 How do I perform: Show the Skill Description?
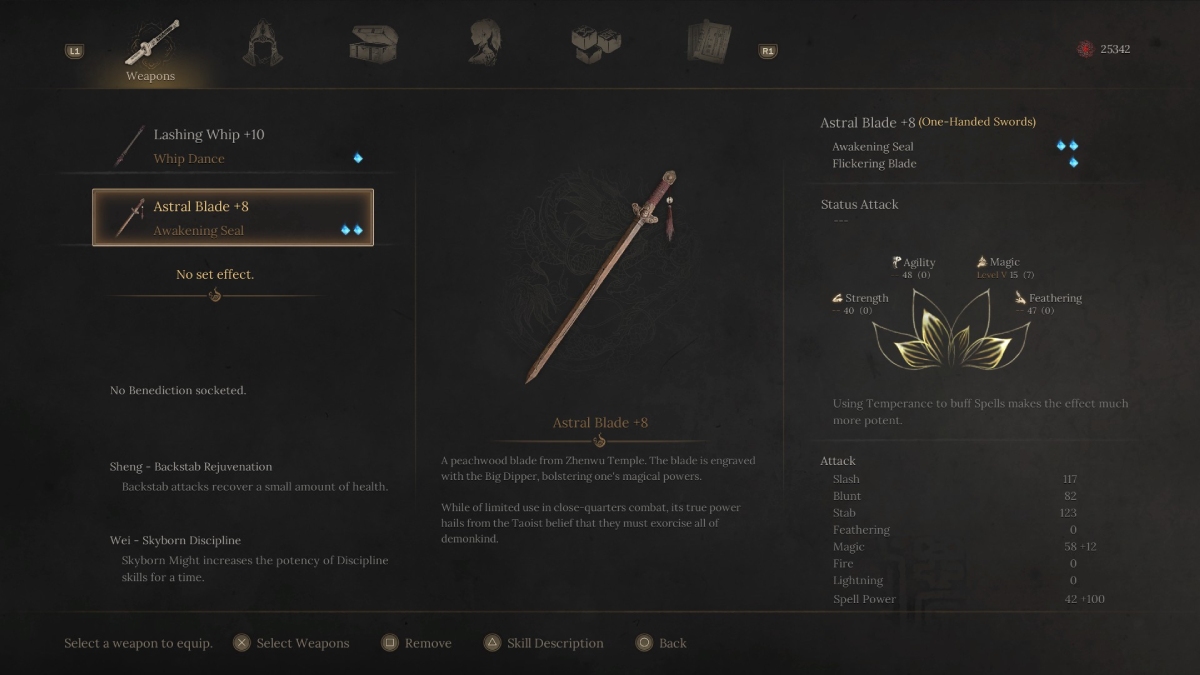(543, 643)
